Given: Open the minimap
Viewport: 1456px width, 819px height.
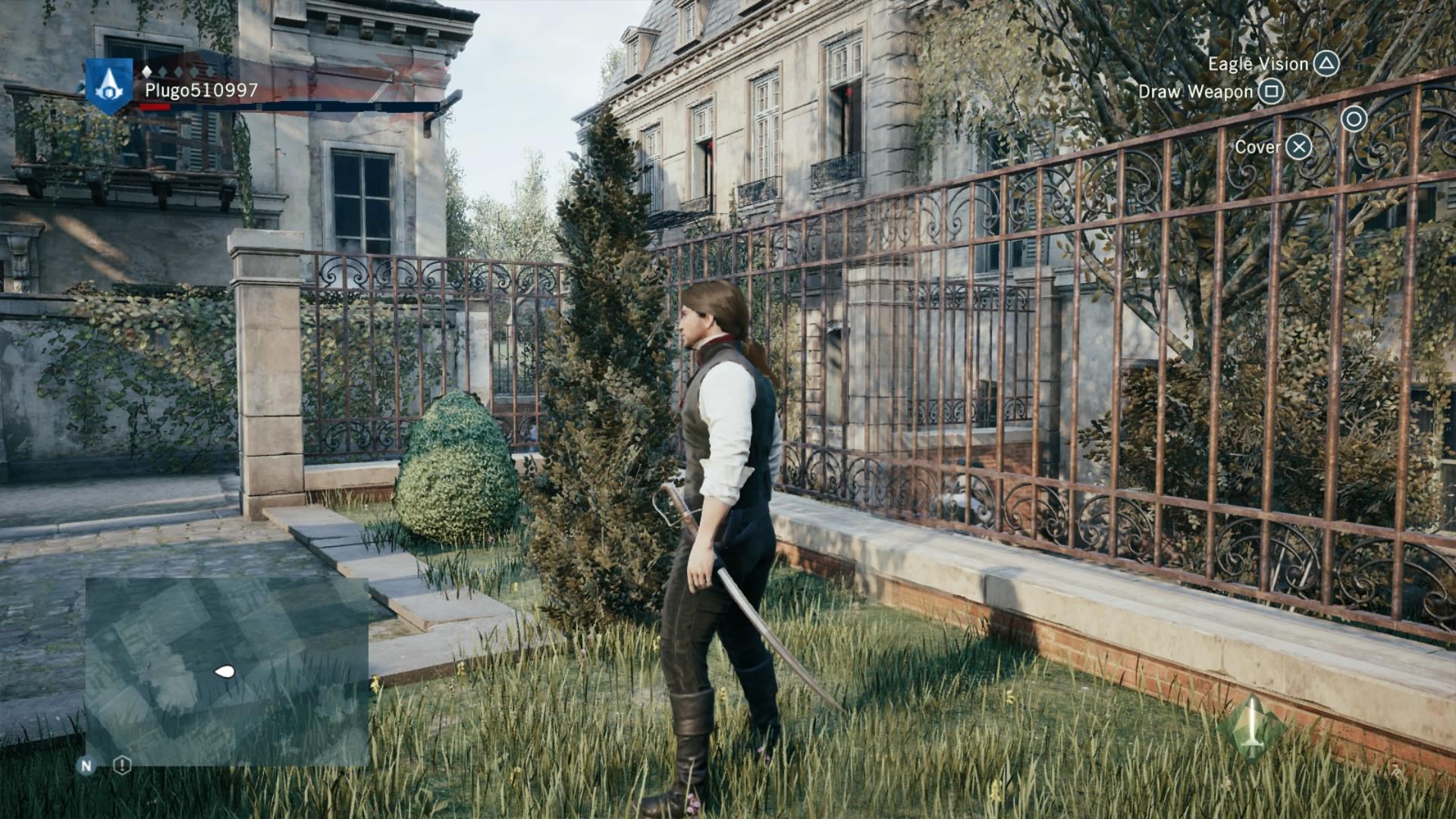Looking at the screenshot, I should click(227, 671).
